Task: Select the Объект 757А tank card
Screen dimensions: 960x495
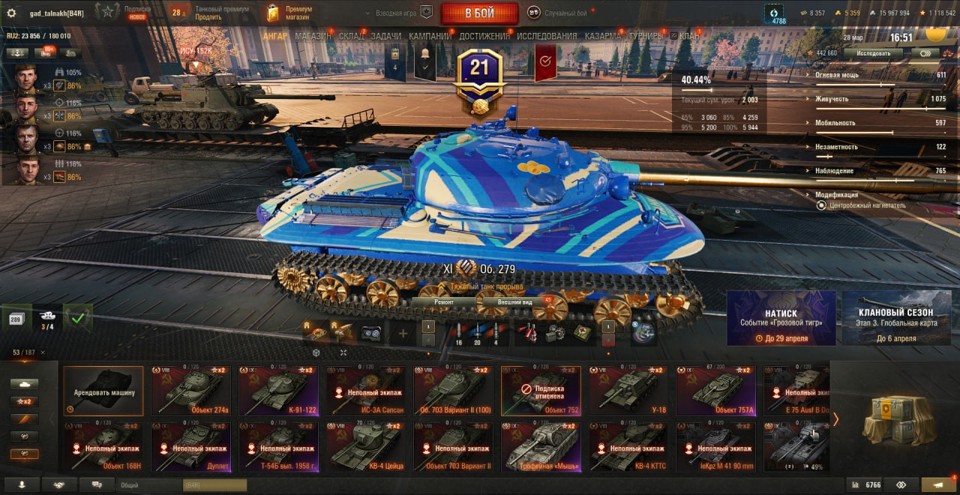Action: click(715, 391)
